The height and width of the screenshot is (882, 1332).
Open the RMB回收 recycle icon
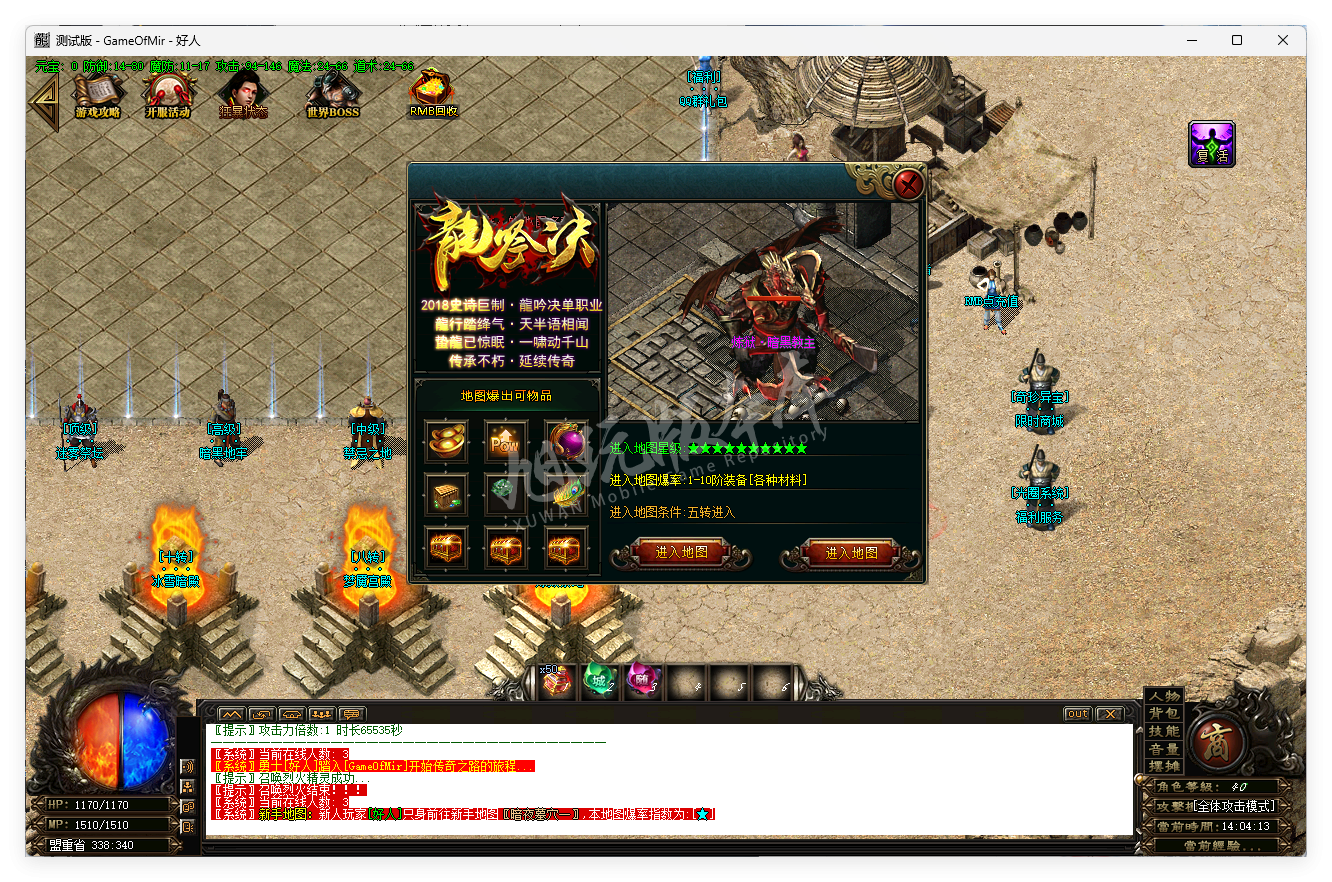(431, 92)
